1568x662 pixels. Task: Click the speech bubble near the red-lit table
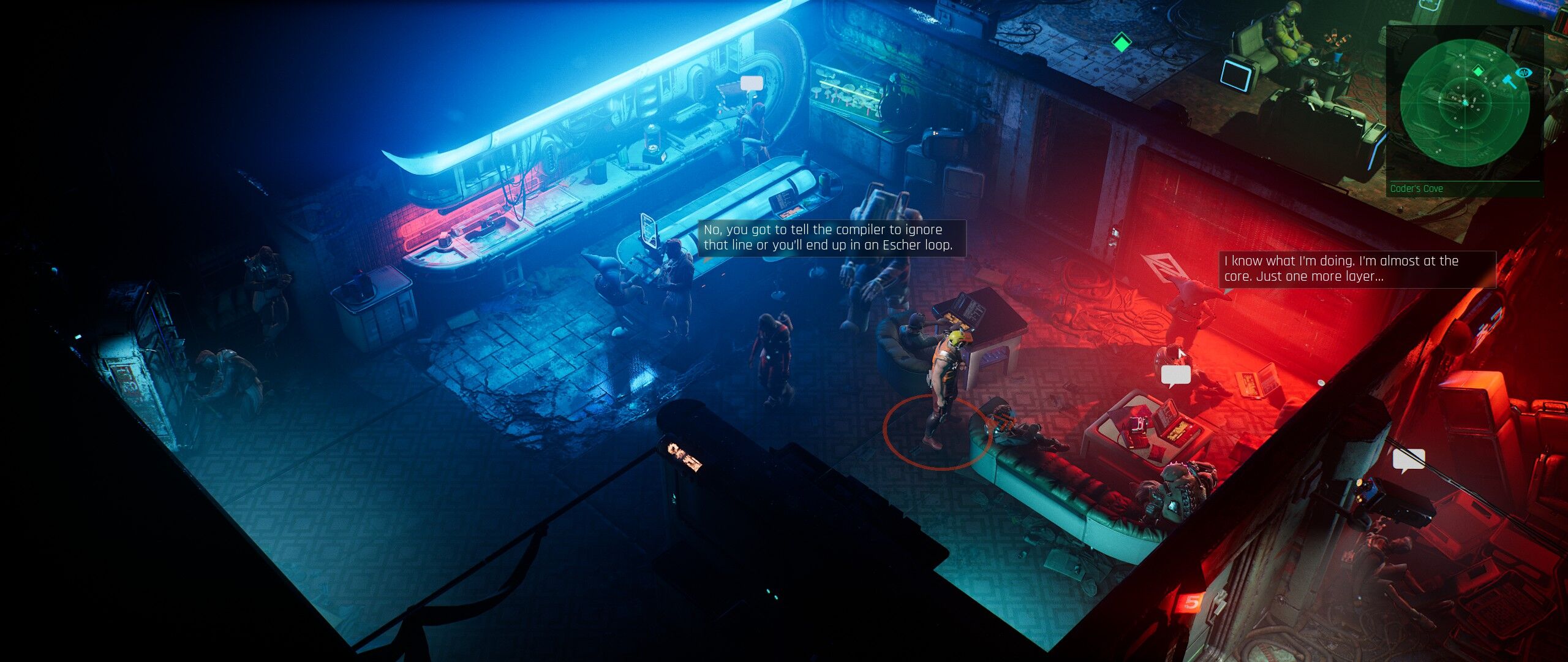pos(1175,375)
